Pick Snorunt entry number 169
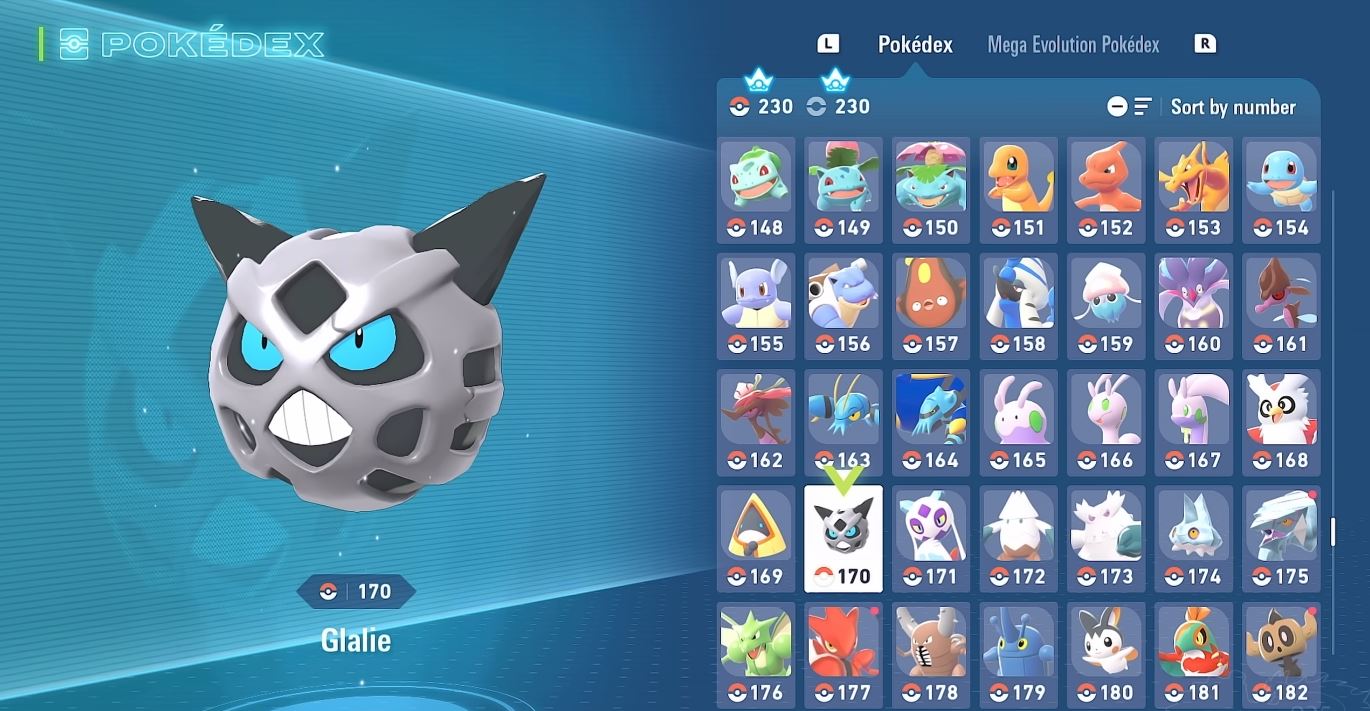 [x=756, y=538]
